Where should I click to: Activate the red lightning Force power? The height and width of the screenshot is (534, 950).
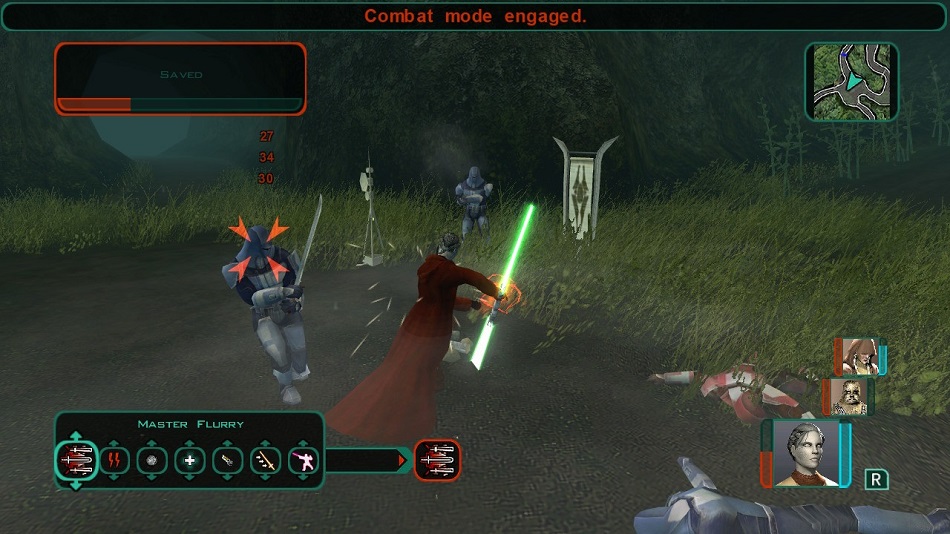pos(114,461)
